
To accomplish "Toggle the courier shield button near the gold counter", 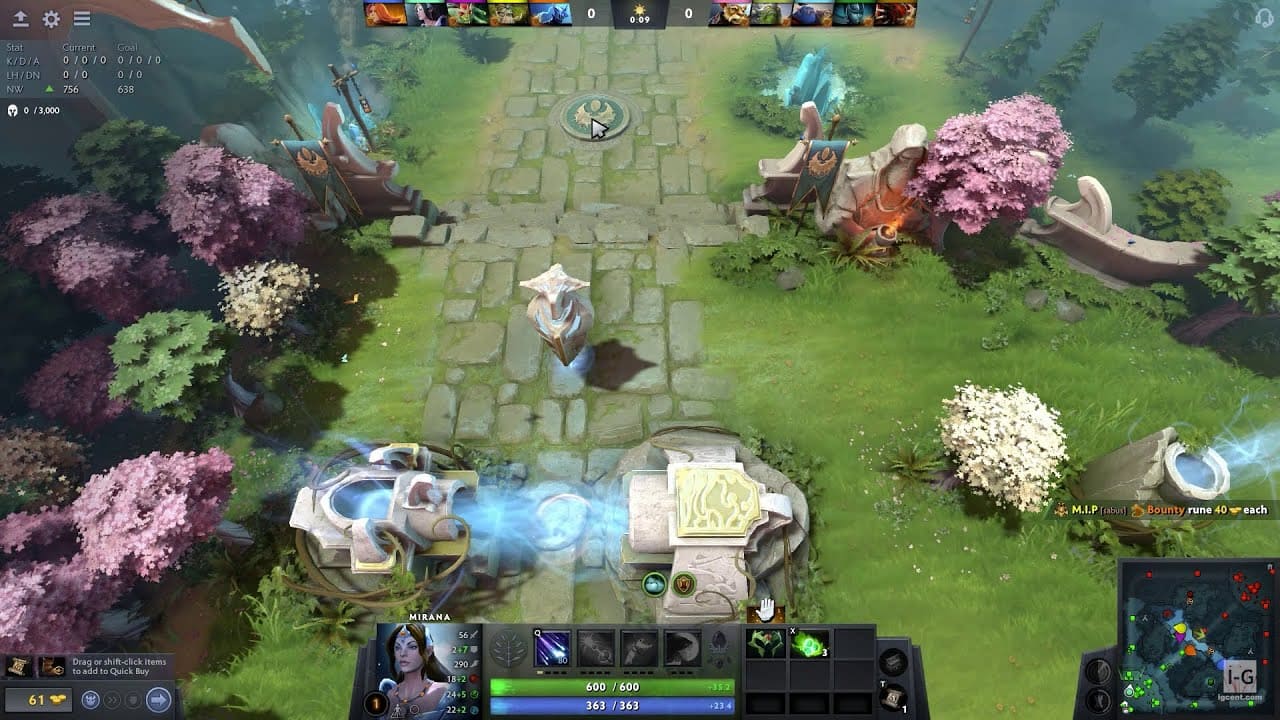I will click(x=134, y=698).
